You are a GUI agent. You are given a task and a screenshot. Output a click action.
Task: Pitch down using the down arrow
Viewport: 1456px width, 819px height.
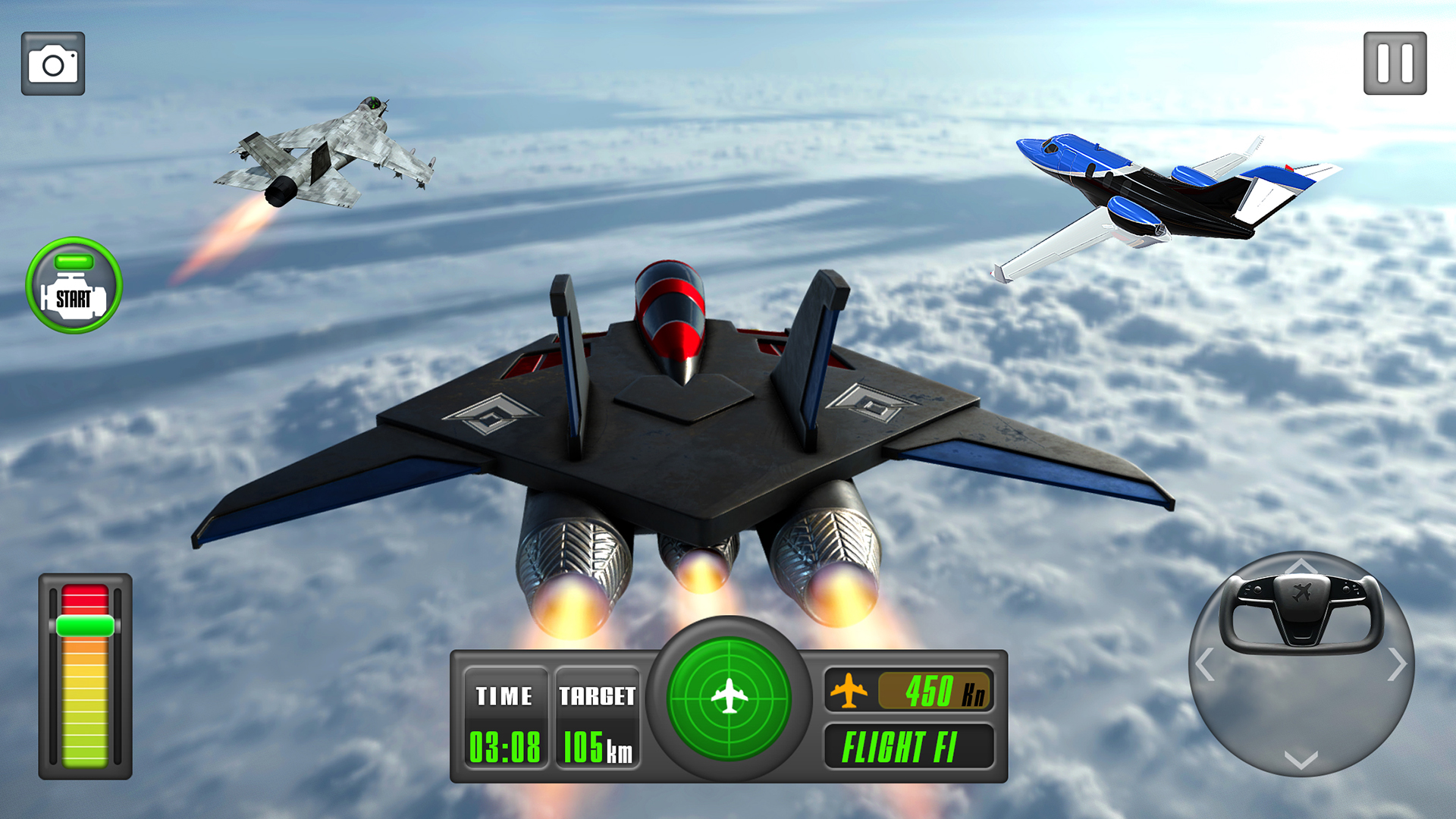point(1301,760)
